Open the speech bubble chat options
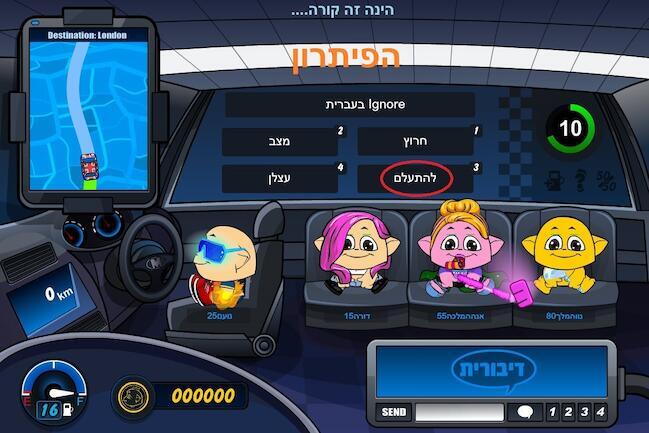This screenshot has height=433, width=649. 524,412
